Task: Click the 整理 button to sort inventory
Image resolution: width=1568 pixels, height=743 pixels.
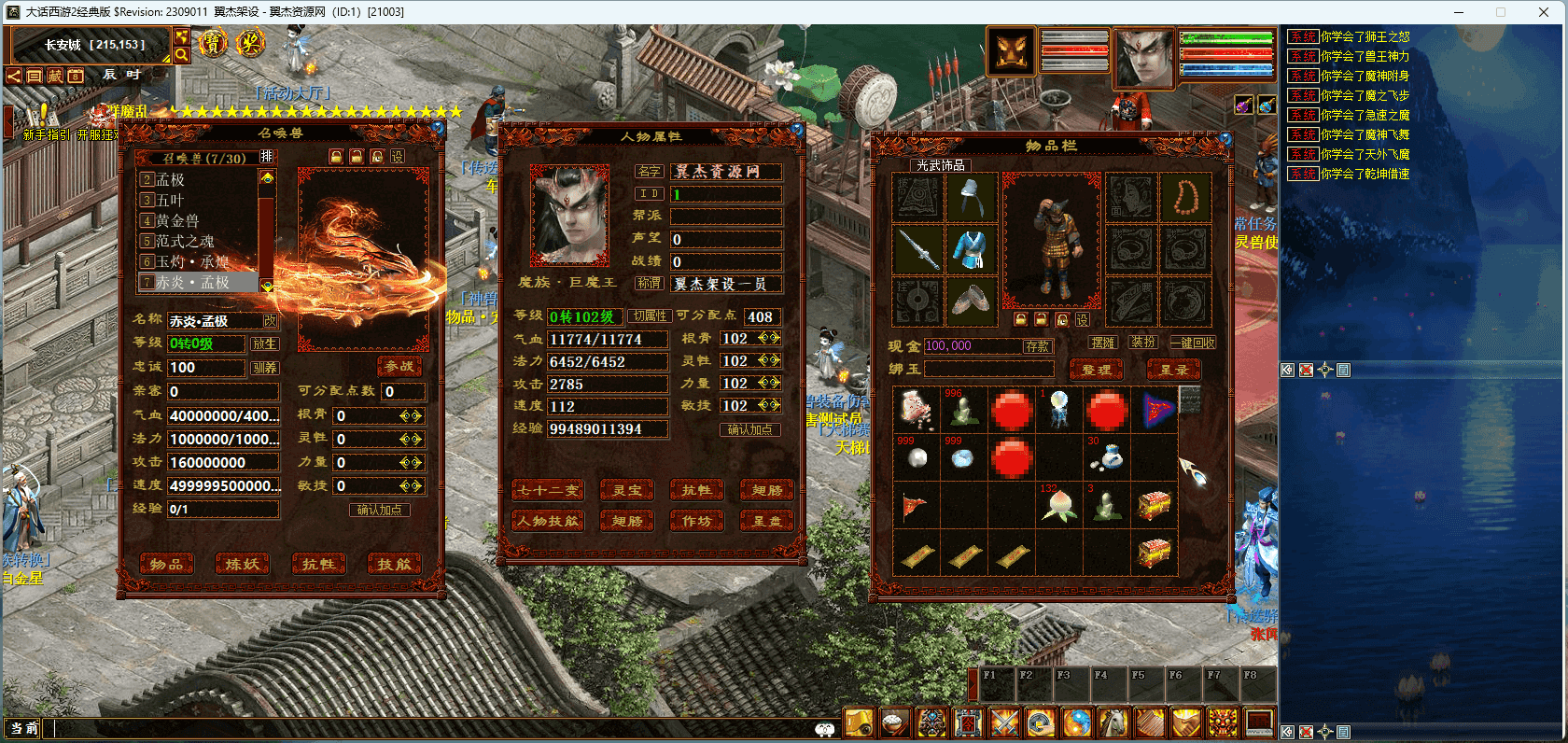Action: [1096, 370]
